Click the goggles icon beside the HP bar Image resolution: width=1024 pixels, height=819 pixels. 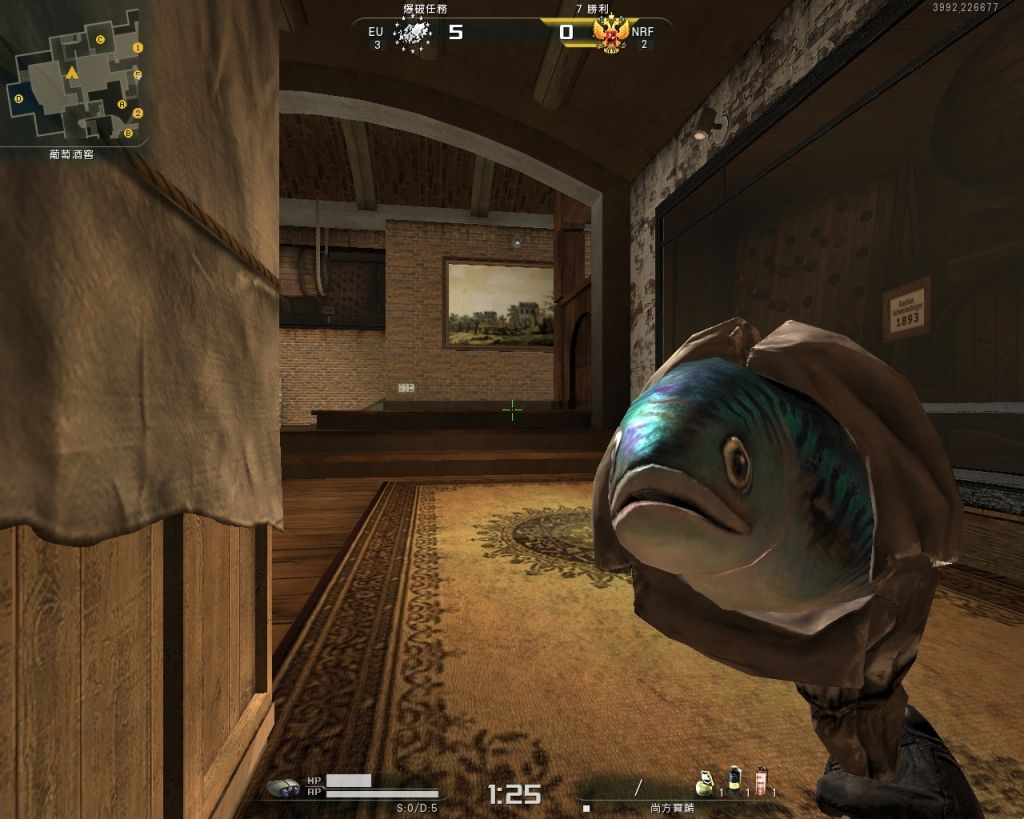coord(285,787)
